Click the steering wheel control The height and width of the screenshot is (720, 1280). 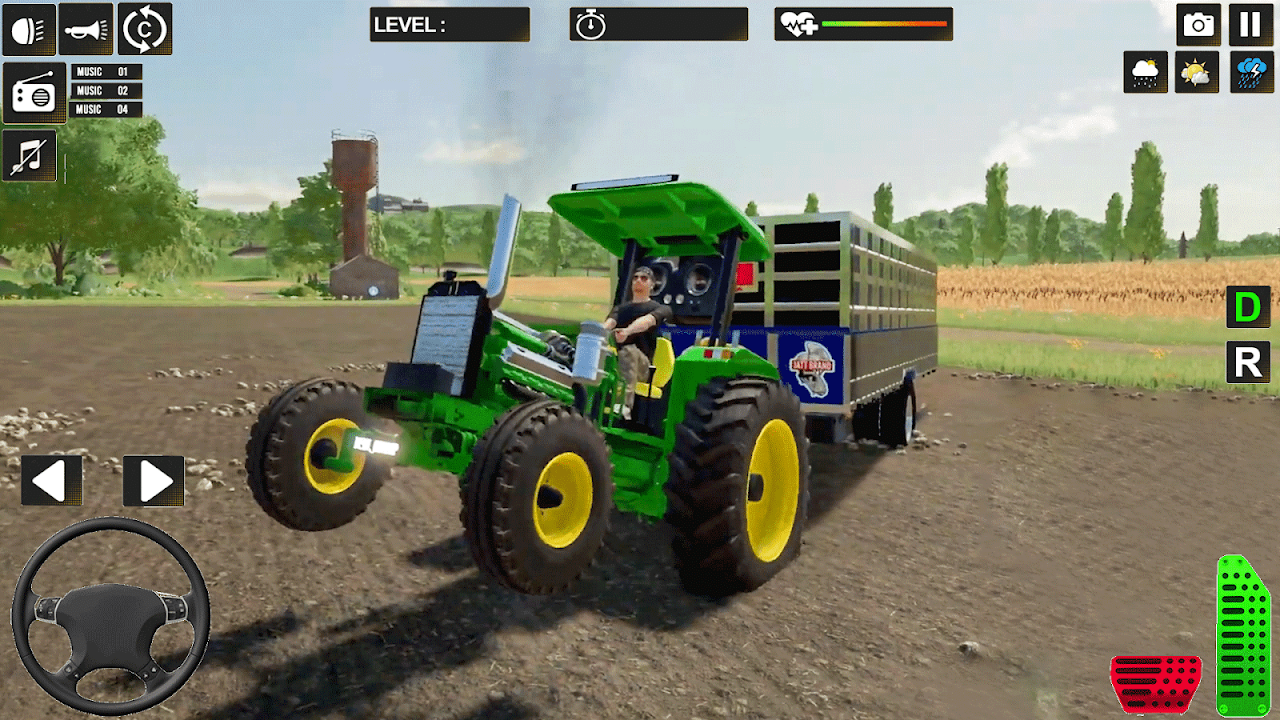coord(110,616)
